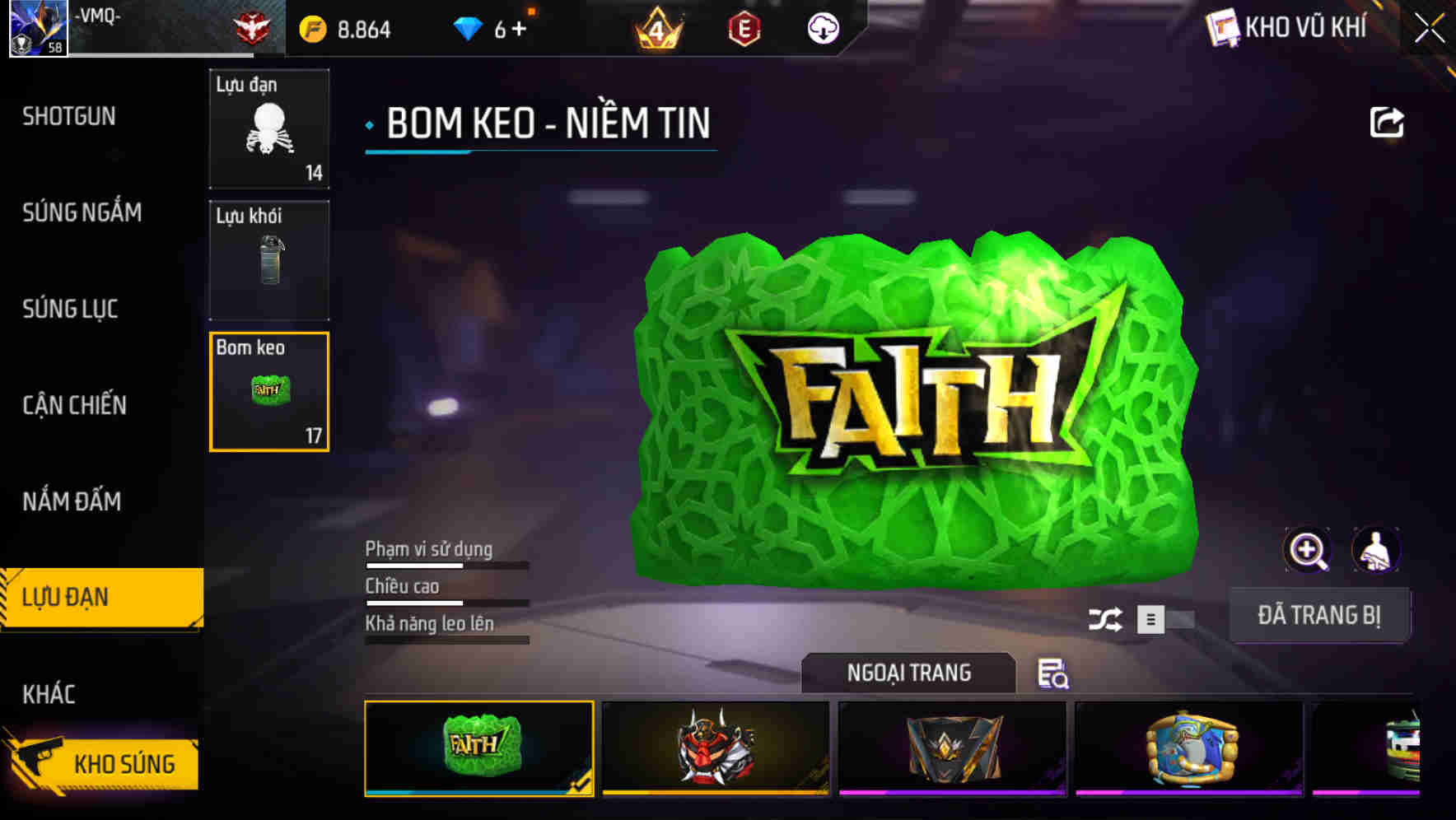Click the cloud download icon in top bar
The height and width of the screenshot is (820, 1456).
(822, 29)
